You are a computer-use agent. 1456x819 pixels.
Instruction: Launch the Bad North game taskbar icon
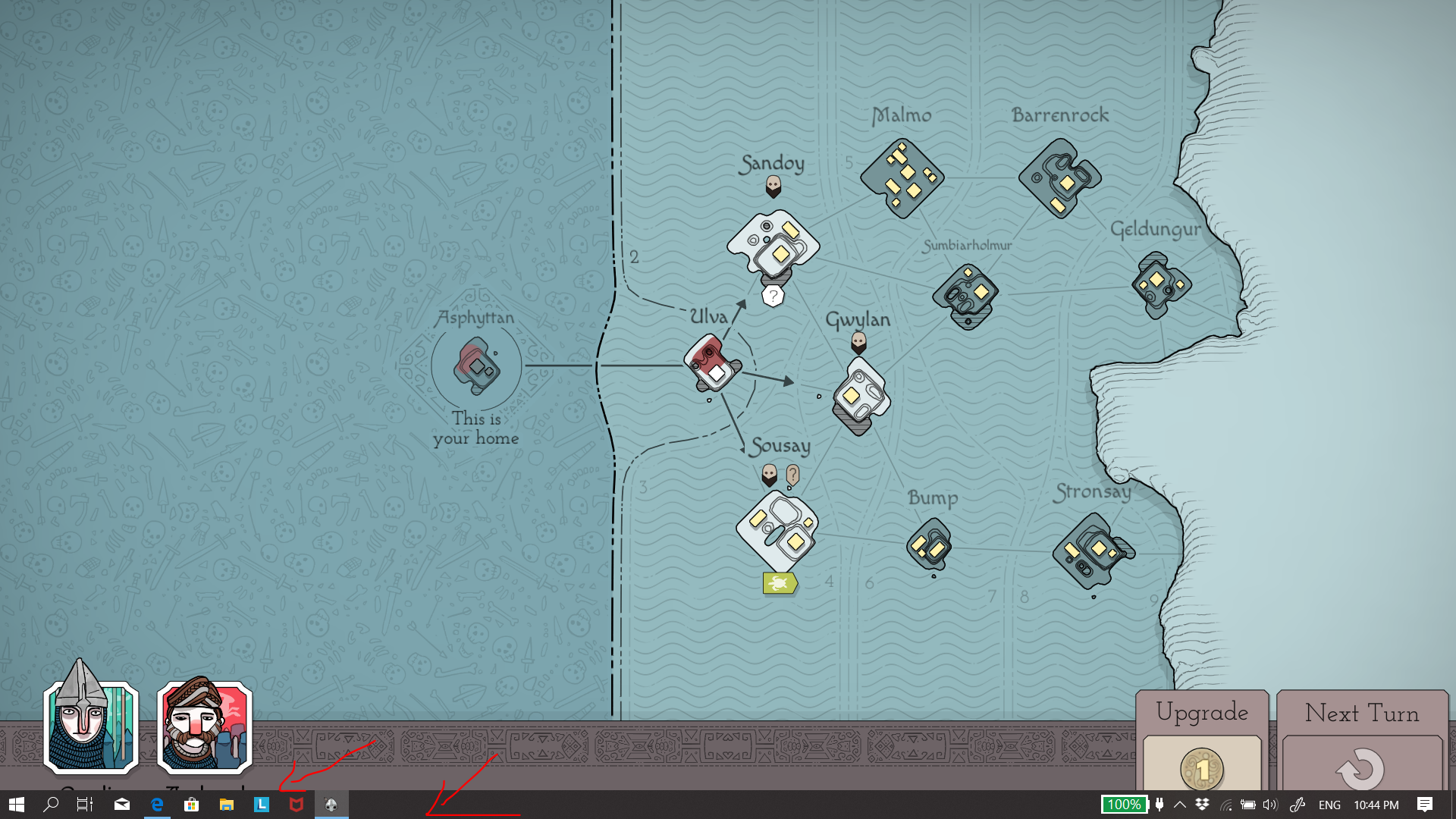(331, 805)
